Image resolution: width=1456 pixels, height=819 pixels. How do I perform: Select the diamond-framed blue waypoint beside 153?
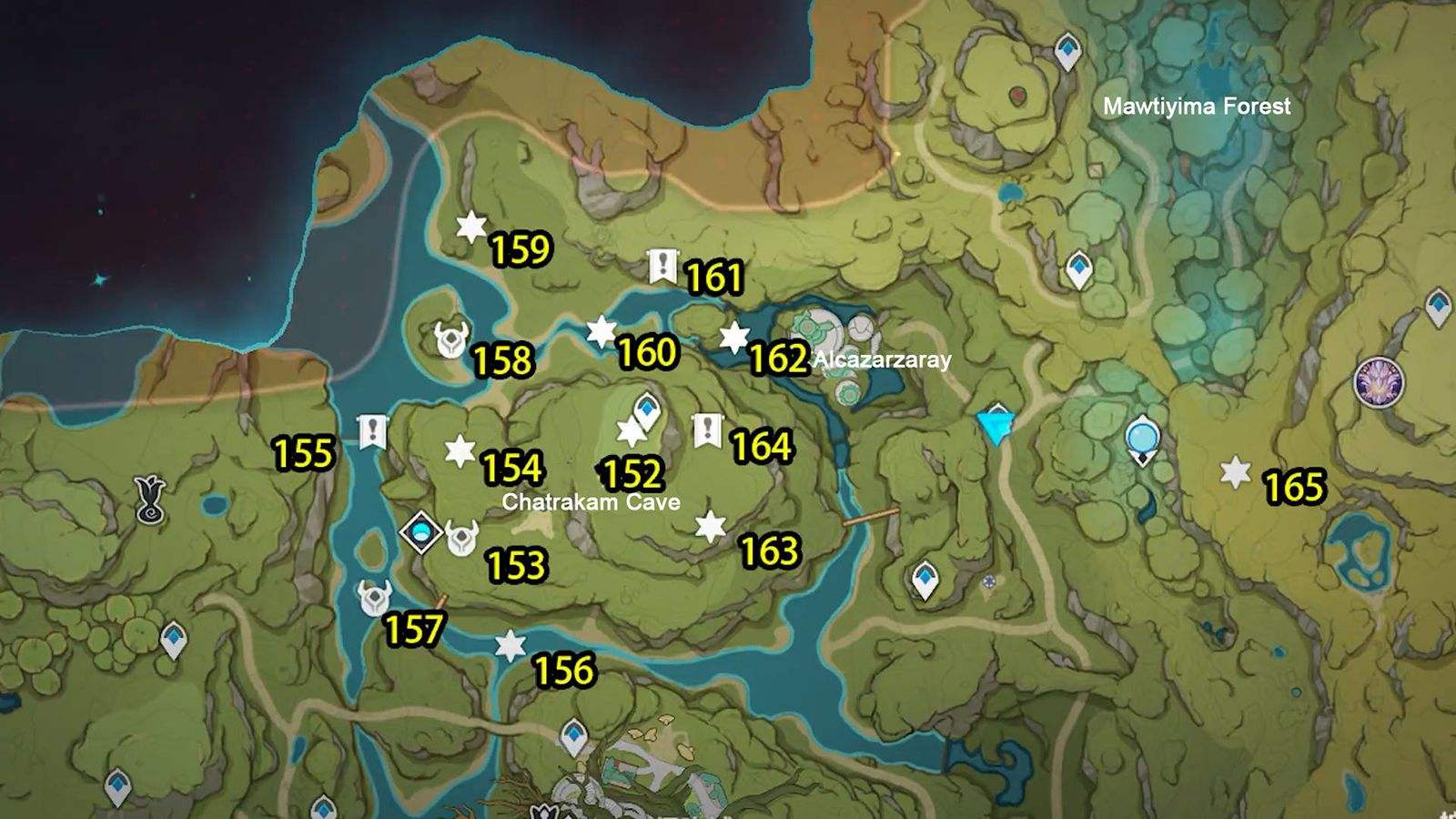(x=420, y=532)
